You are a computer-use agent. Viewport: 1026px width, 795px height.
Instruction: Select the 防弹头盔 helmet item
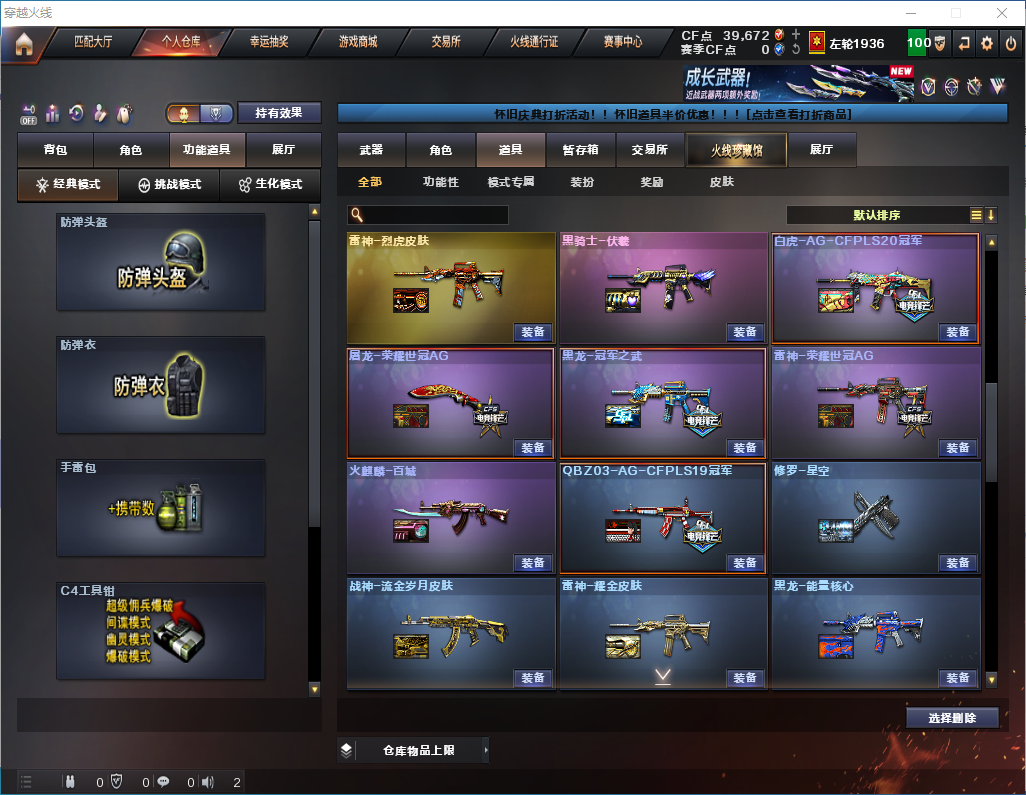pyautogui.click(x=161, y=262)
